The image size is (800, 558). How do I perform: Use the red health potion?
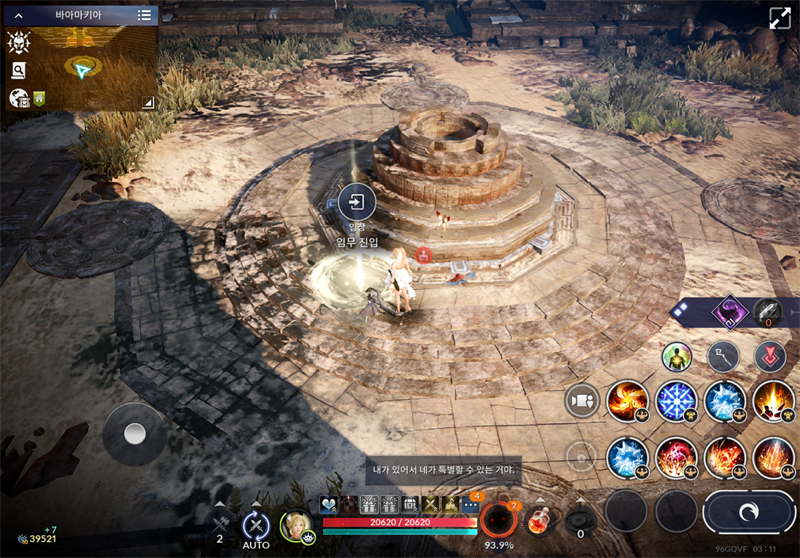(x=539, y=521)
